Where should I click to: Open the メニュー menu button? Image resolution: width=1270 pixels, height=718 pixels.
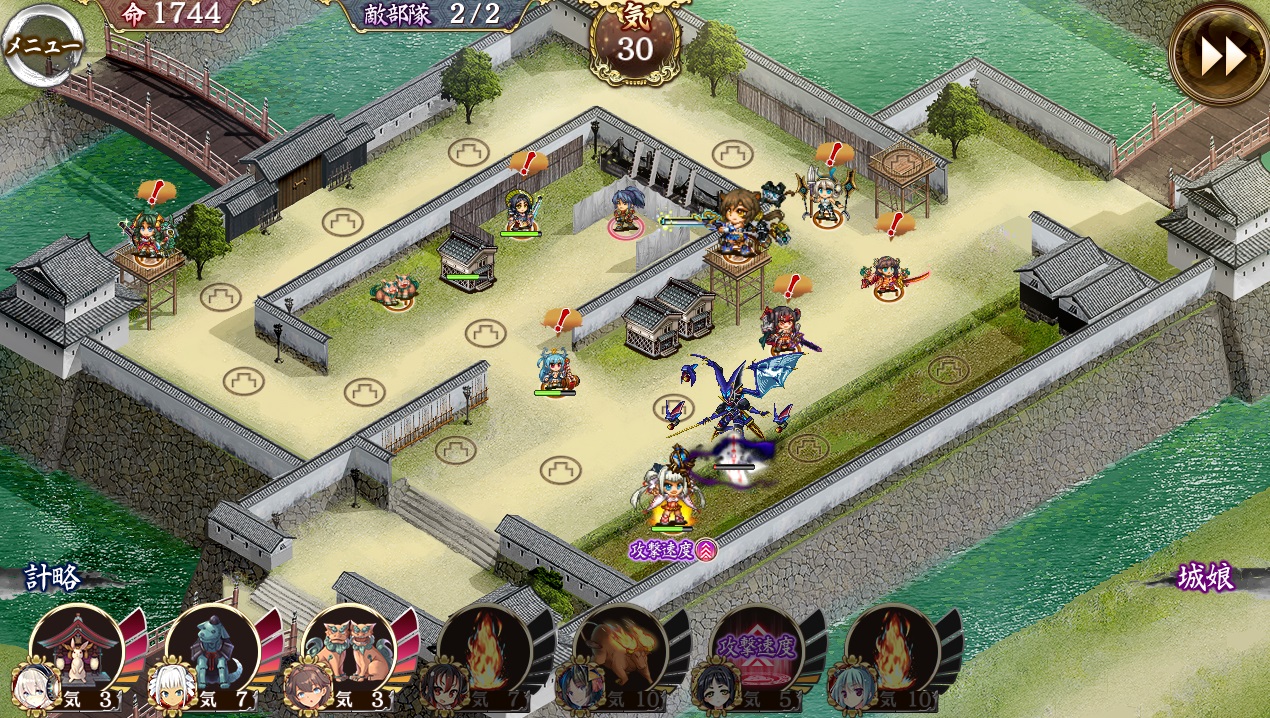click(x=42, y=45)
